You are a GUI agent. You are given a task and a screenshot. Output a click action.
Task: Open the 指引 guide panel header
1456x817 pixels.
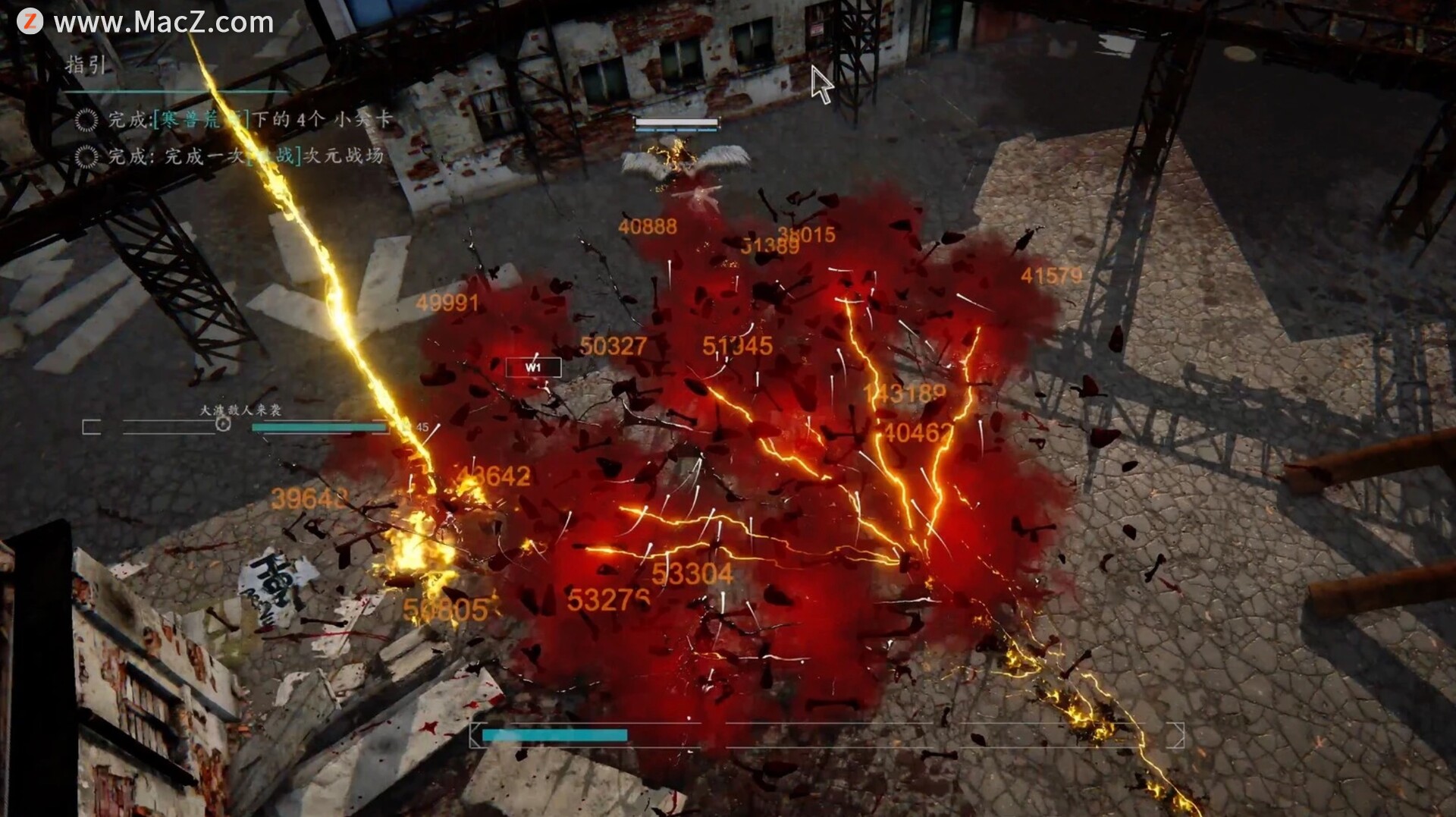[x=86, y=64]
